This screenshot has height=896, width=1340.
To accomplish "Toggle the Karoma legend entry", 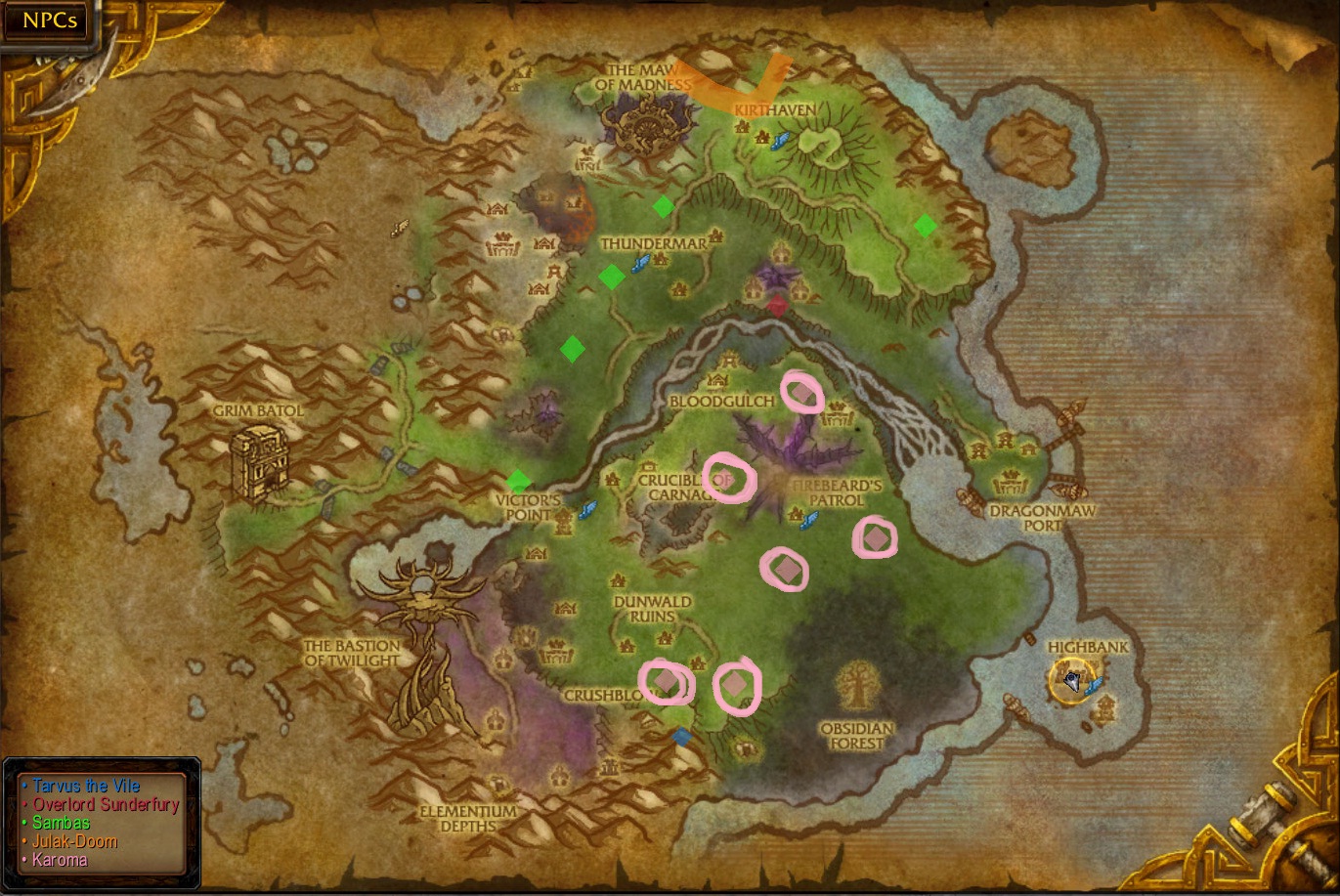I will (x=59, y=860).
